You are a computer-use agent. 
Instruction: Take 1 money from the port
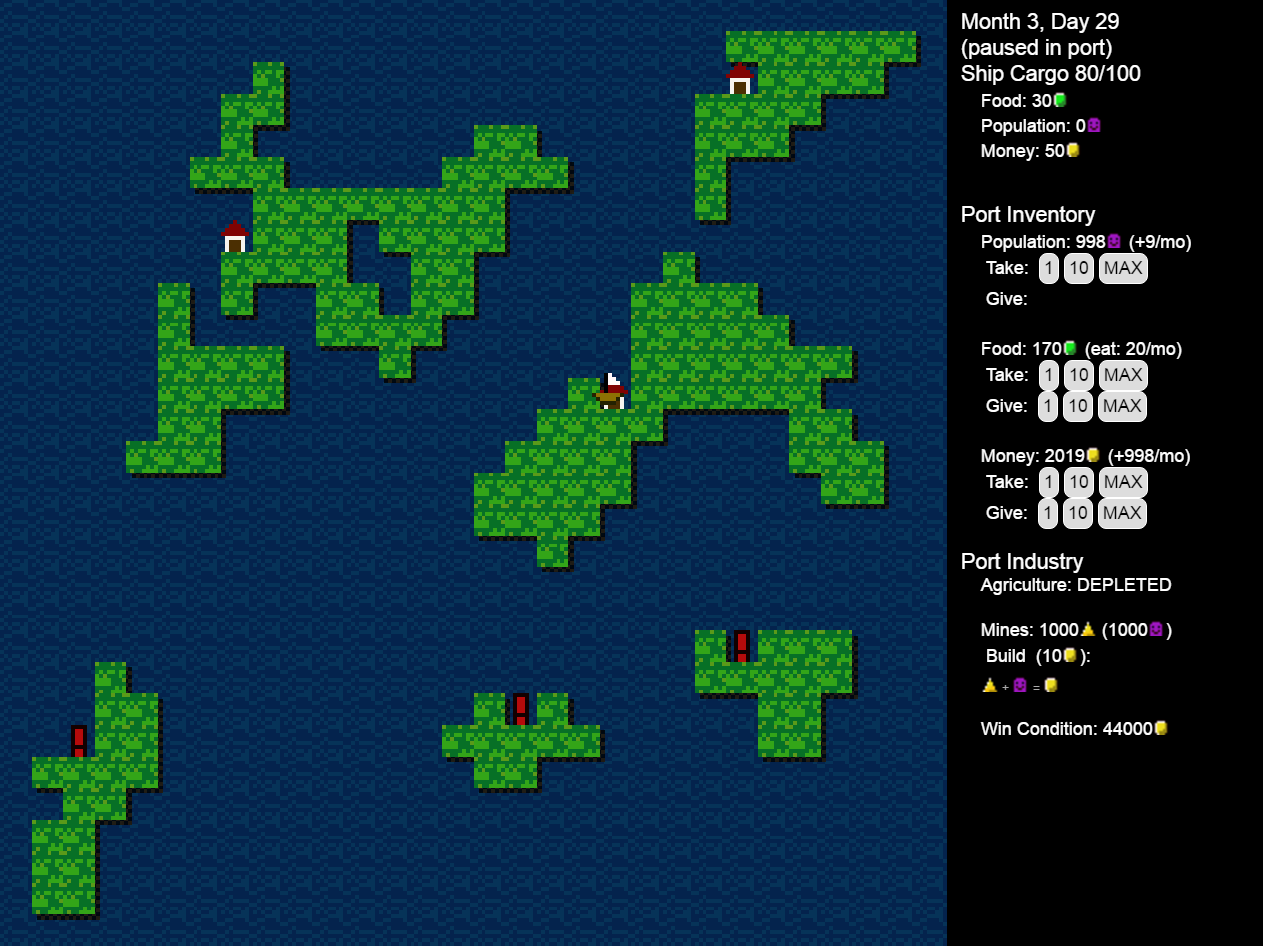pyautogui.click(x=1048, y=482)
